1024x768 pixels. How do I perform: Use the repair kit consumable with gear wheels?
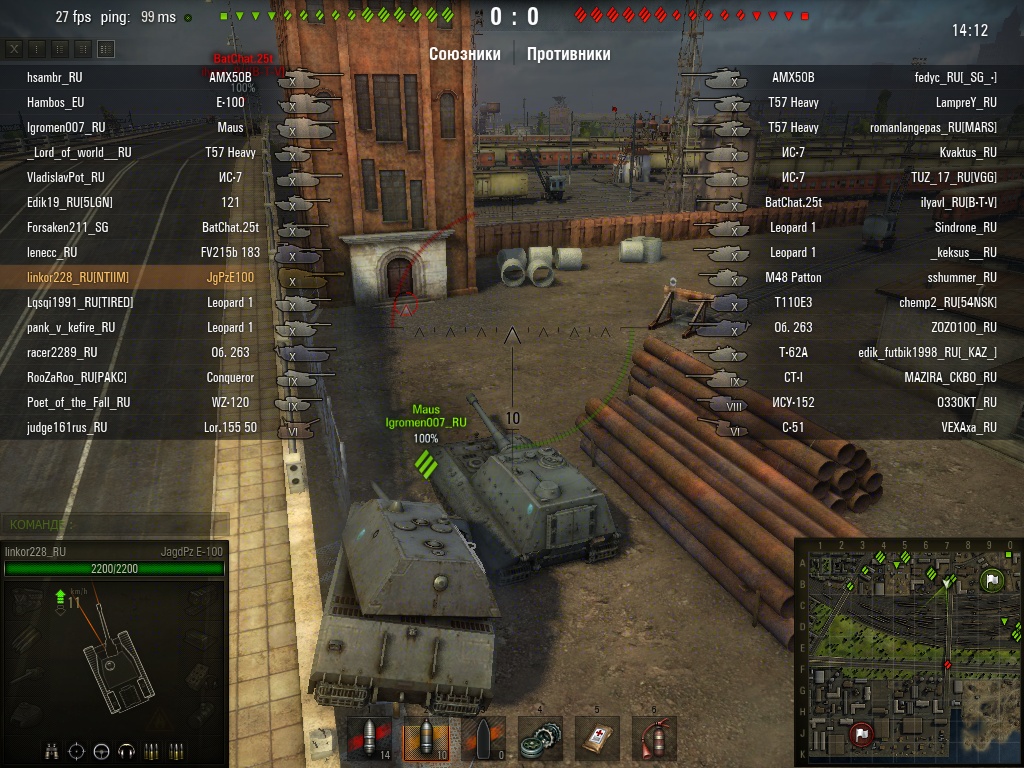[540, 739]
